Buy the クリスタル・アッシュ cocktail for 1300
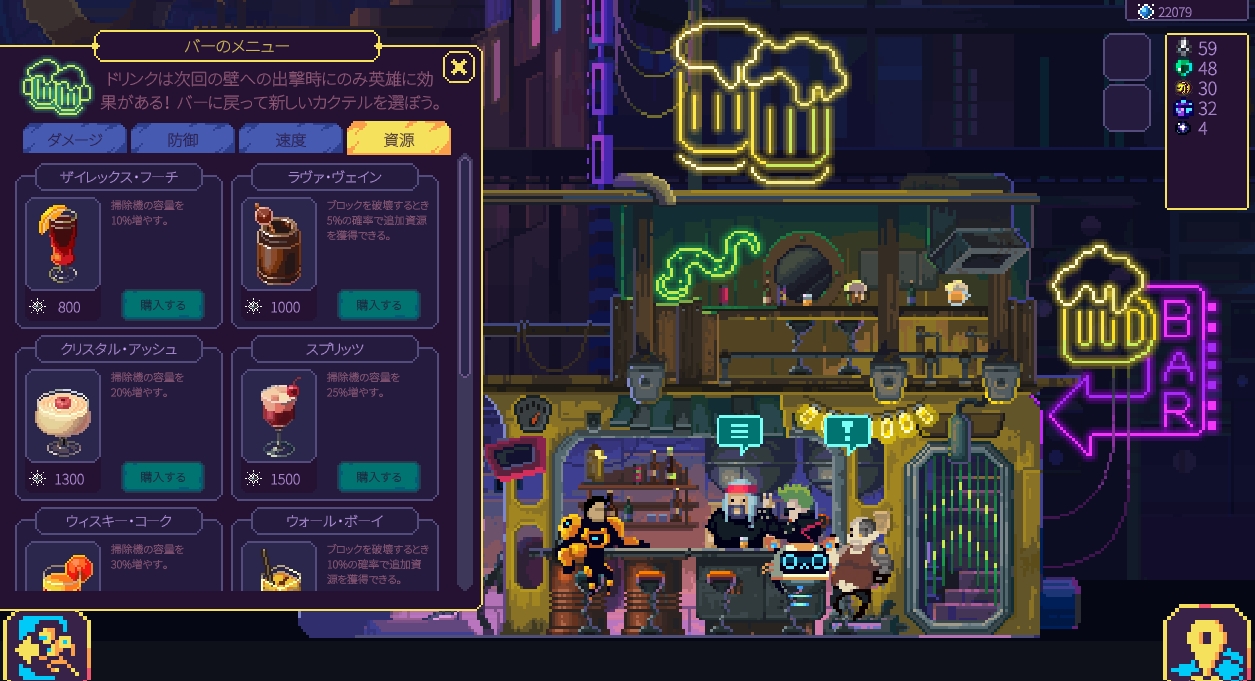This screenshot has width=1255, height=681. [x=163, y=477]
